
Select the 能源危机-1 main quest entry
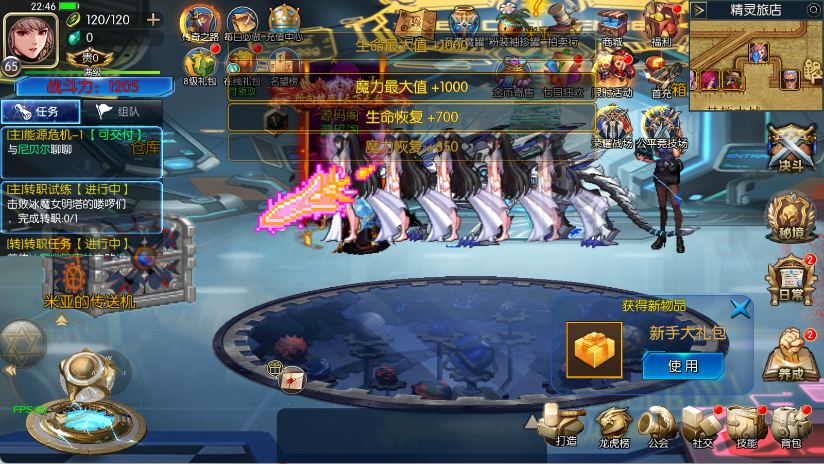pos(80,142)
